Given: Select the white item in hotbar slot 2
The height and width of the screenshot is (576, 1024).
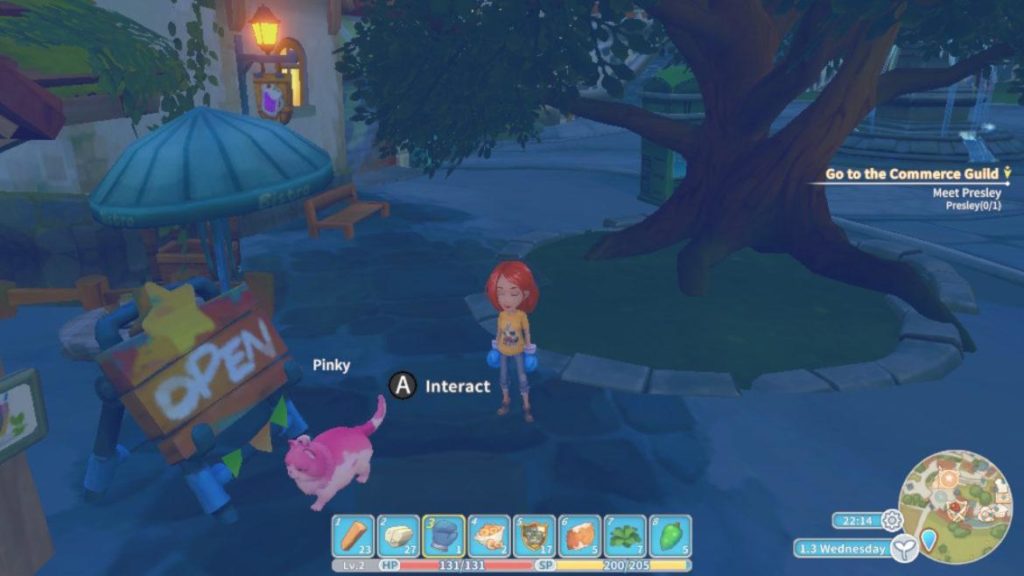Looking at the screenshot, I should point(398,536).
